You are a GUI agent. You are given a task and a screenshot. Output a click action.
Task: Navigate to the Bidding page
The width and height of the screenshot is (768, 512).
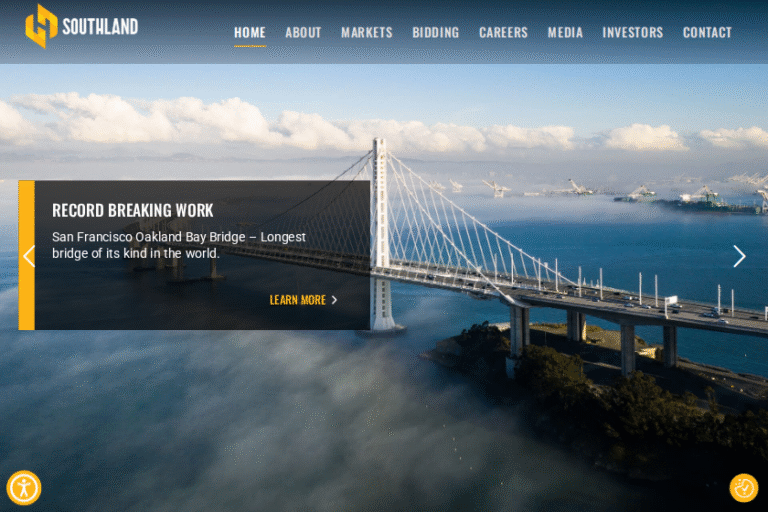435,33
